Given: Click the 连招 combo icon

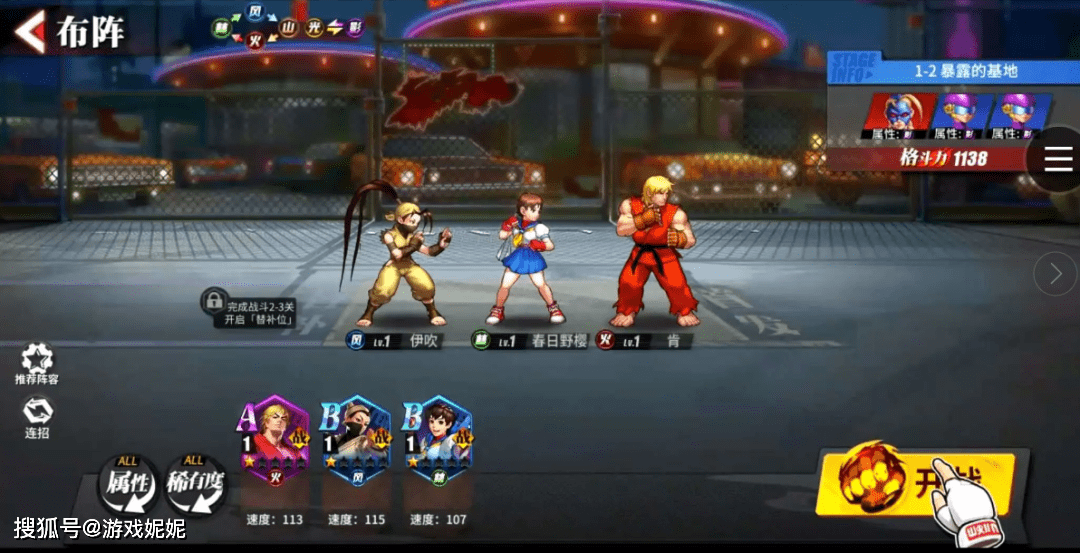Looking at the screenshot, I should pyautogui.click(x=37, y=416).
